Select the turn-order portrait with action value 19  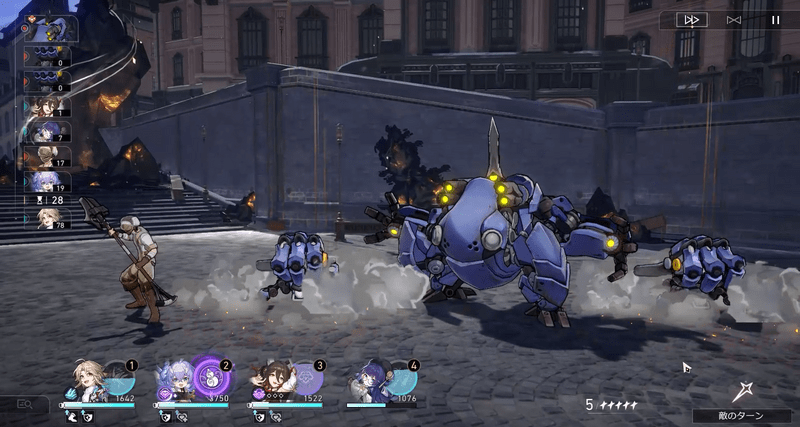pyautogui.click(x=43, y=182)
